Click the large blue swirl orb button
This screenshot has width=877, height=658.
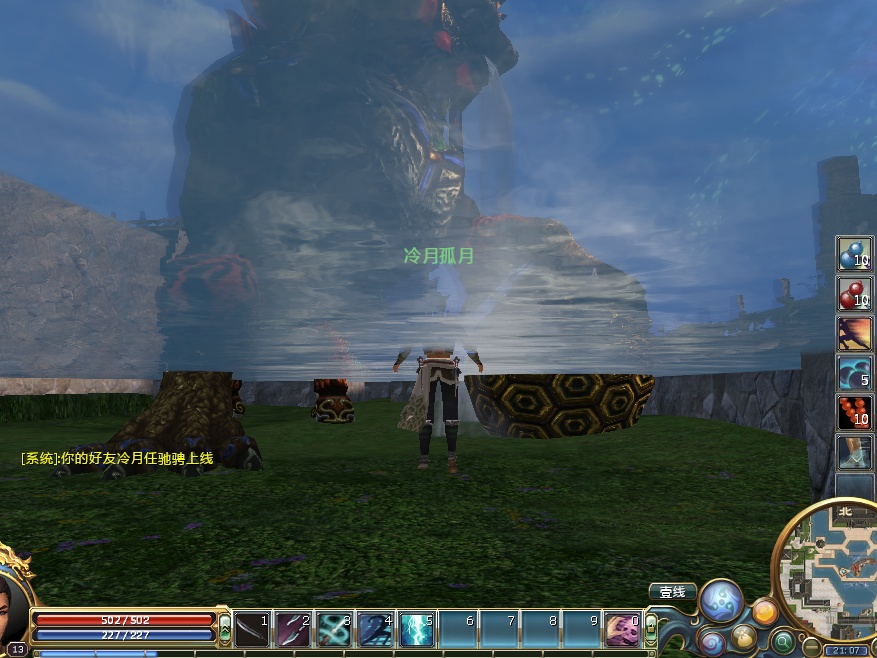(720, 600)
